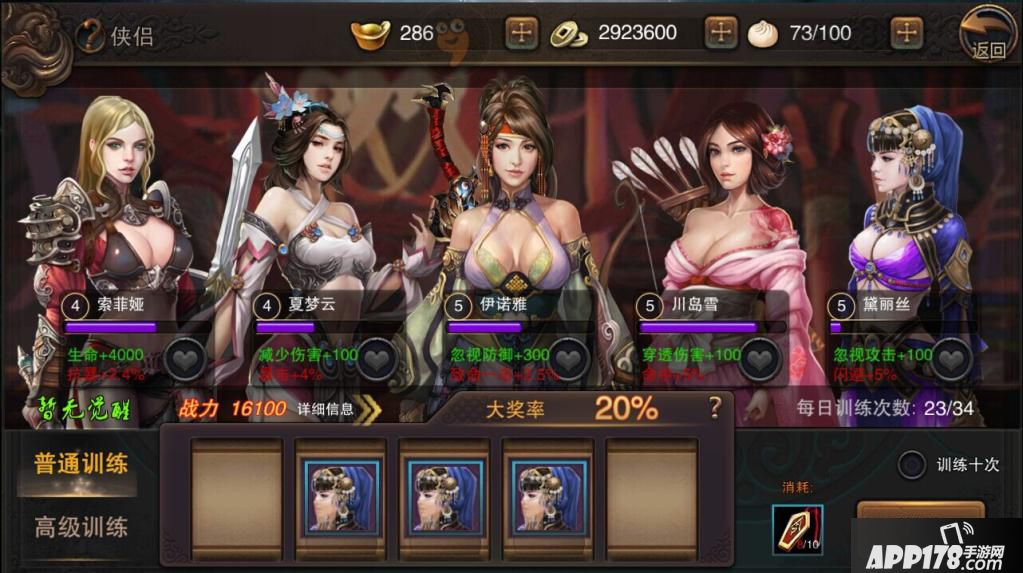Tap the heart button for 夏梦云

(377, 359)
